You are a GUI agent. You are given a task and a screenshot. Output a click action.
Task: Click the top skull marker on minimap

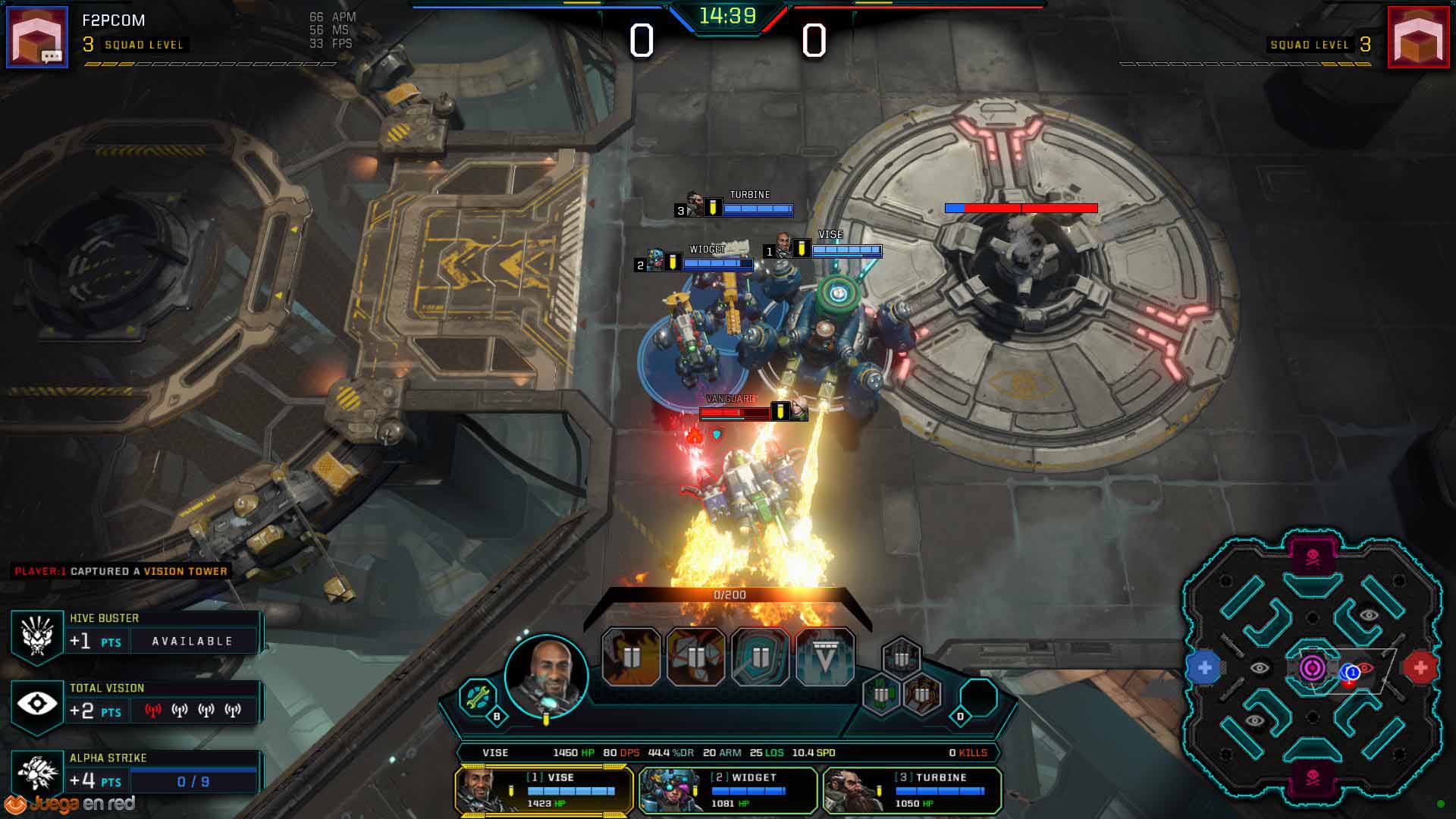click(x=1313, y=557)
